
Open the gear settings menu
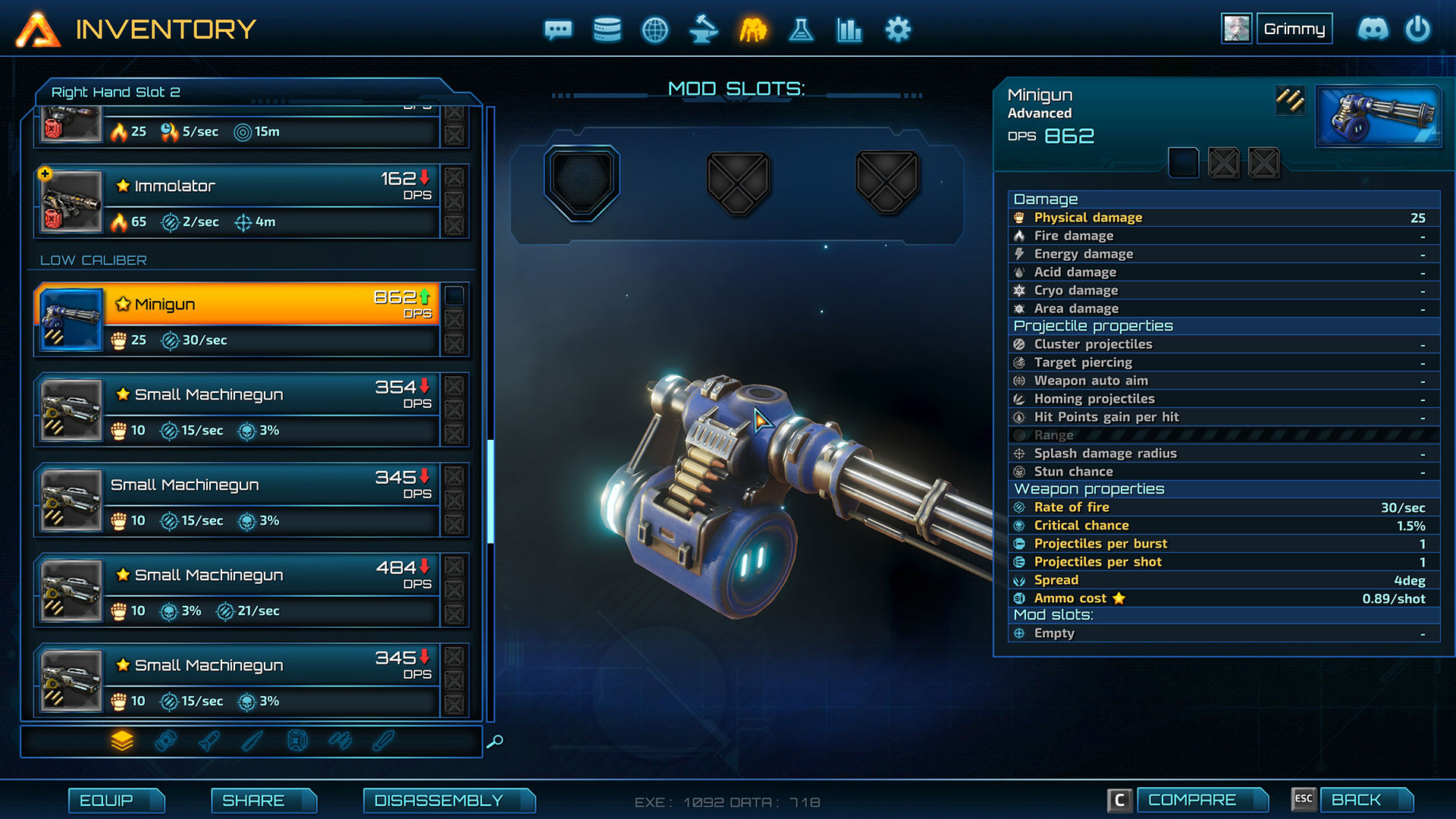(x=898, y=30)
